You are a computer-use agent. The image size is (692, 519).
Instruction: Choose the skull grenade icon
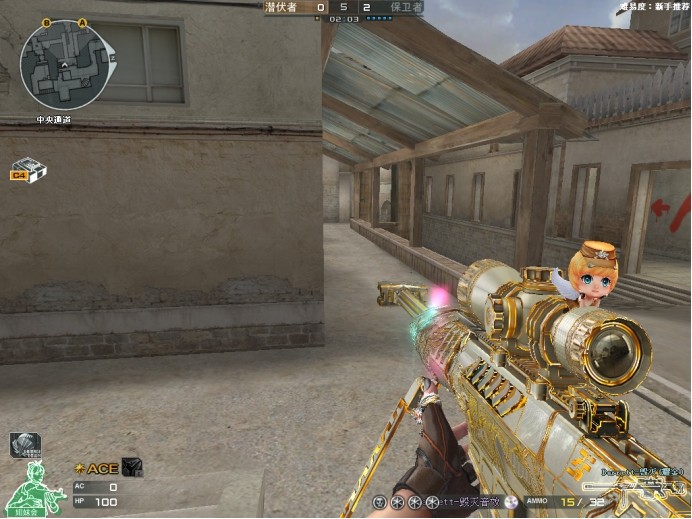pos(380,500)
